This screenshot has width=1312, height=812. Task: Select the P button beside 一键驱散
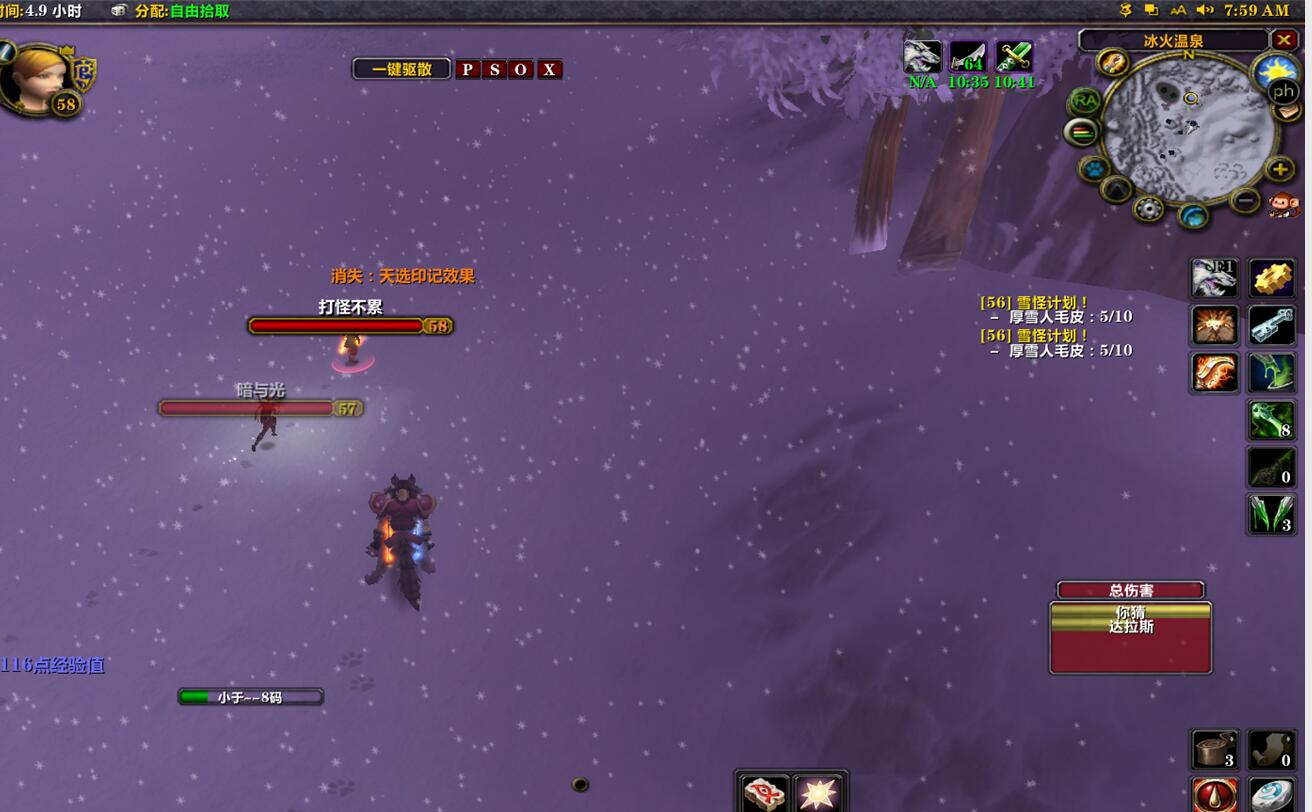[x=467, y=69]
